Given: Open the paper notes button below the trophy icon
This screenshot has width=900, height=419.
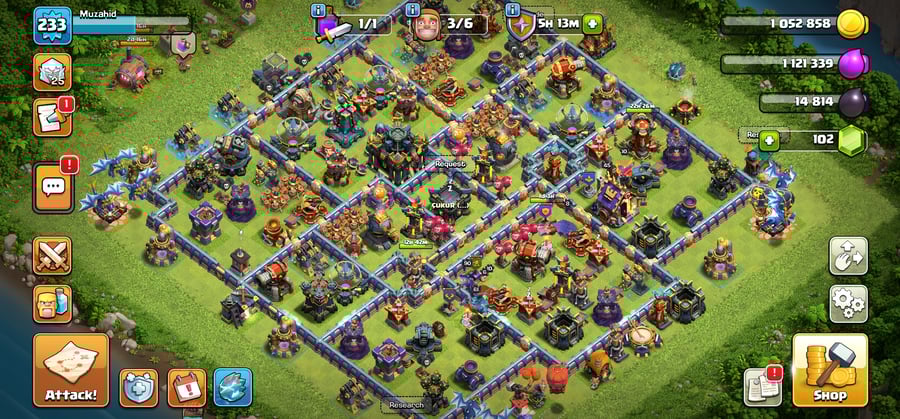Looking at the screenshot, I should [x=52, y=117].
